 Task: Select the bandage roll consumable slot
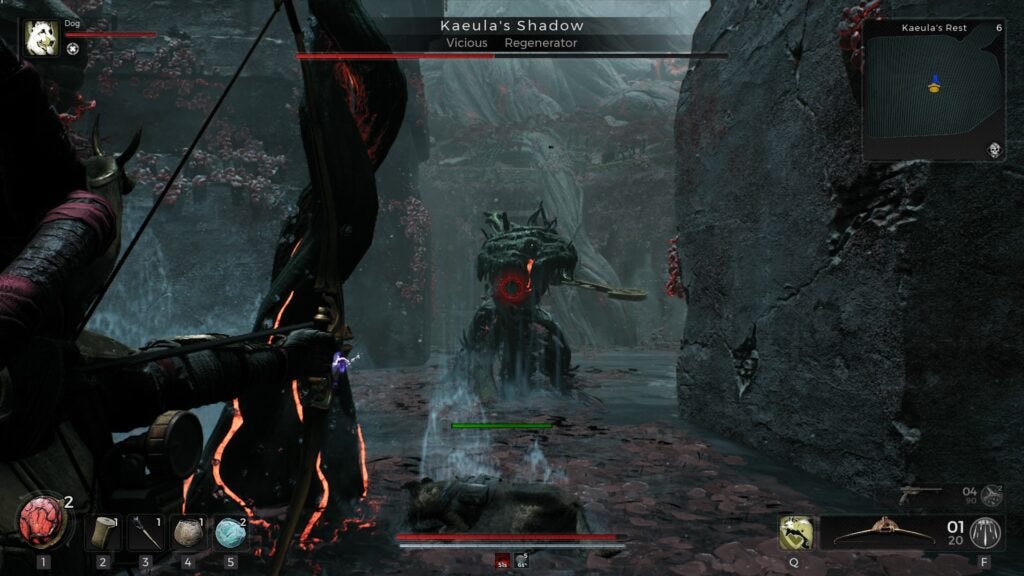102,533
